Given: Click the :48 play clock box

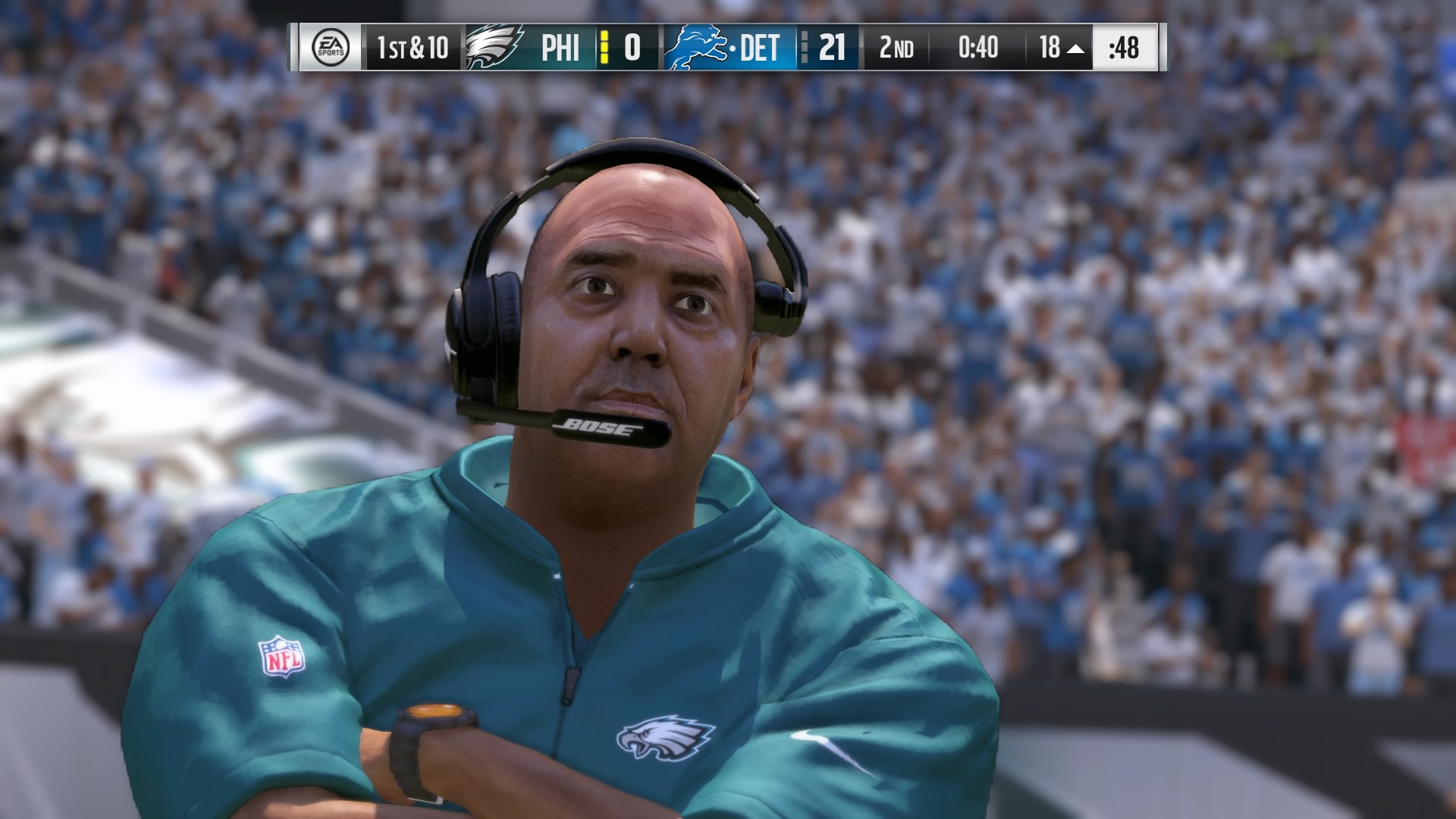Looking at the screenshot, I should coord(1123,47).
